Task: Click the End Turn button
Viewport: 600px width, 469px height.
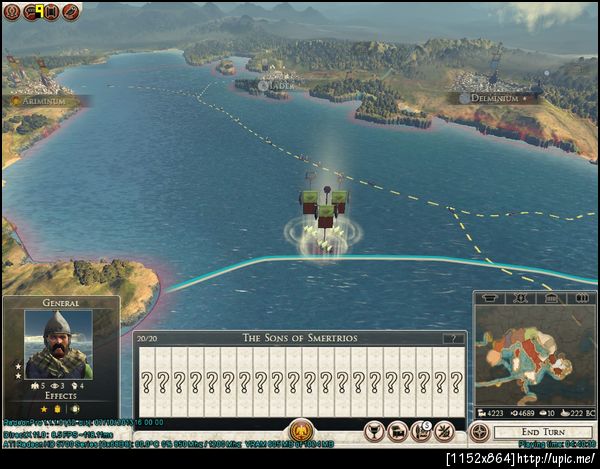Action: point(543,431)
